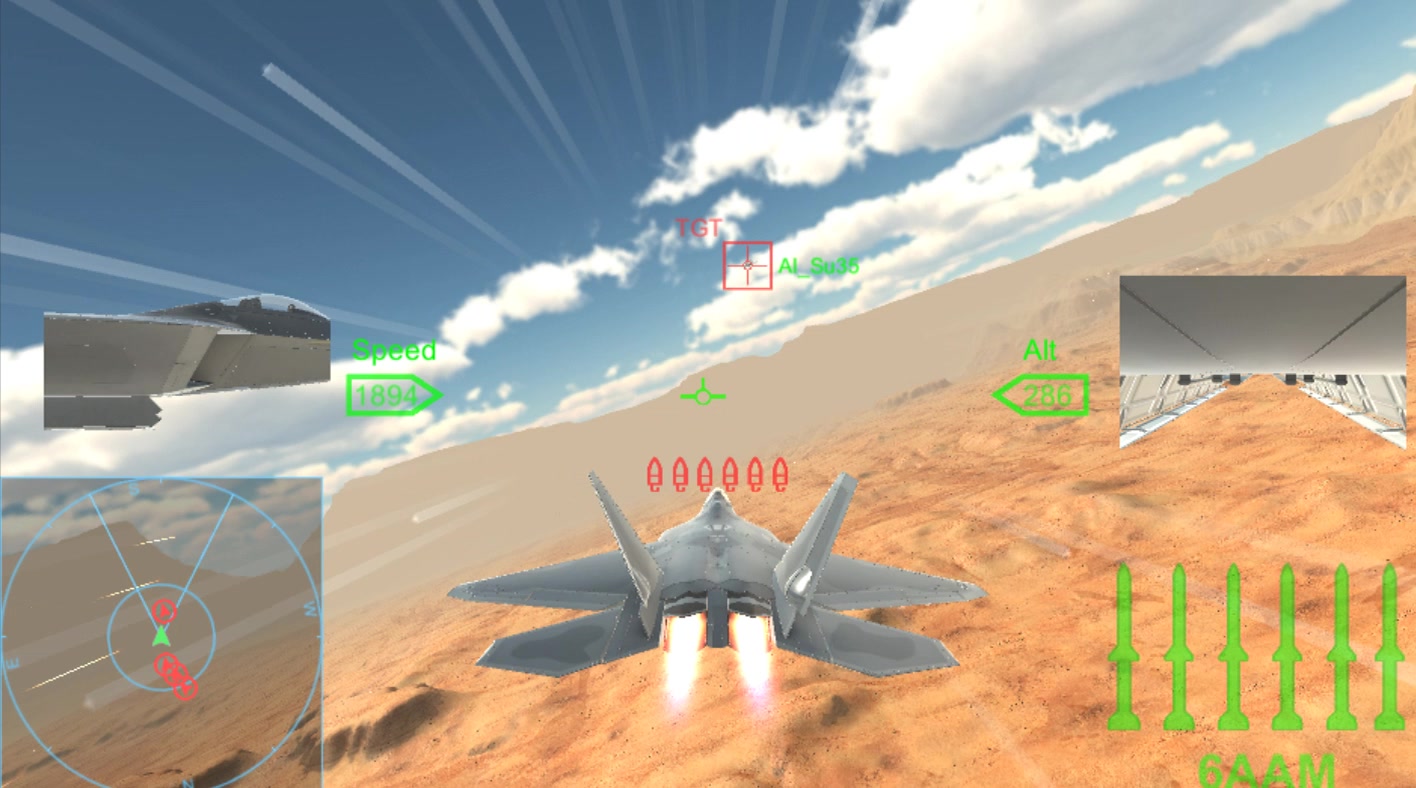The image size is (1416, 788).
Task: Click the green player arrow on the radar
Action: pos(162,636)
